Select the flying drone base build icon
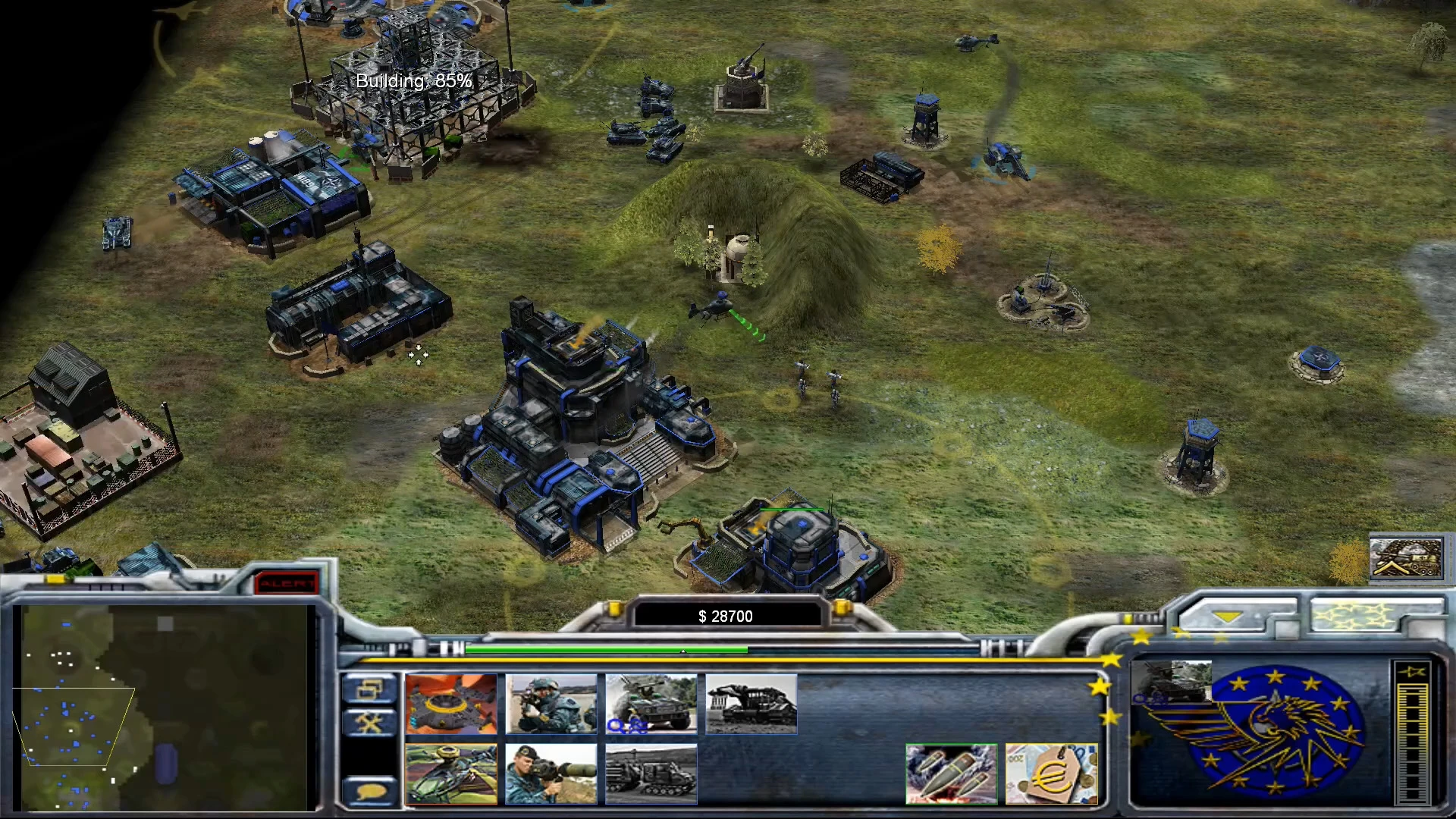Viewport: 1456px width, 819px height. pos(450,705)
